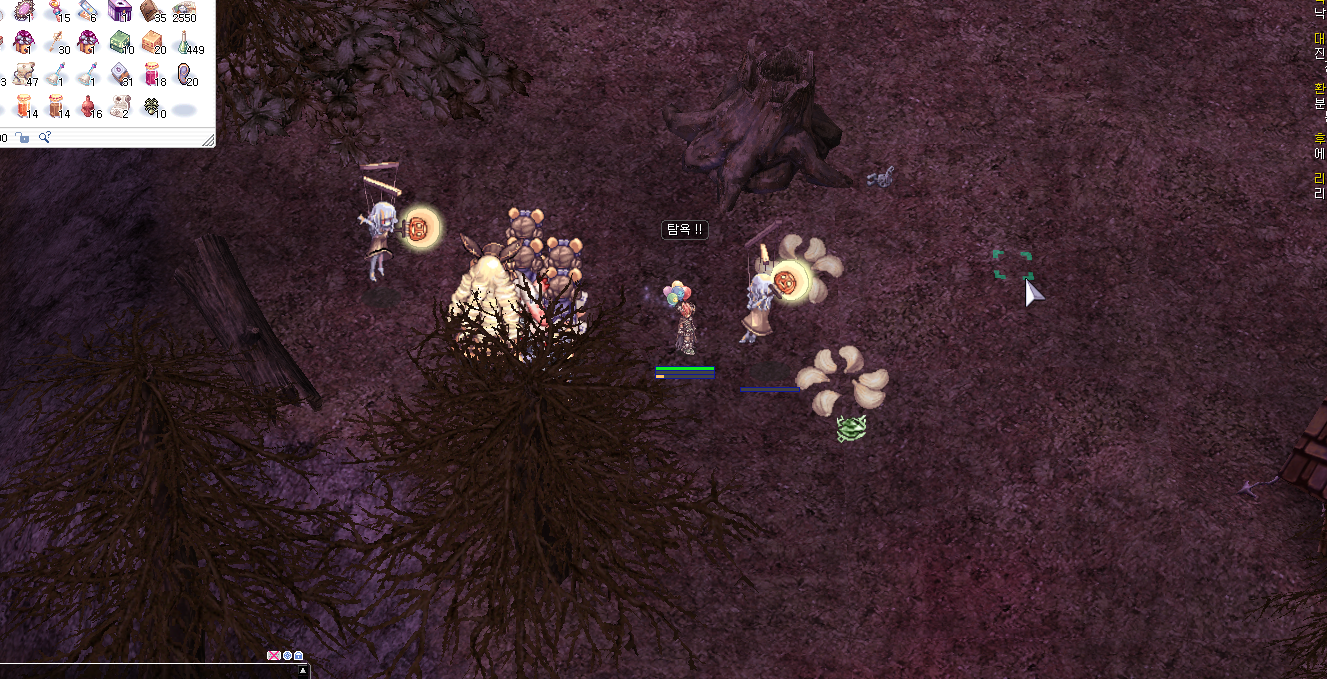Pick the tan cardboard box stack of 20
Image resolution: width=1327 pixels, height=679 pixels.
point(152,42)
